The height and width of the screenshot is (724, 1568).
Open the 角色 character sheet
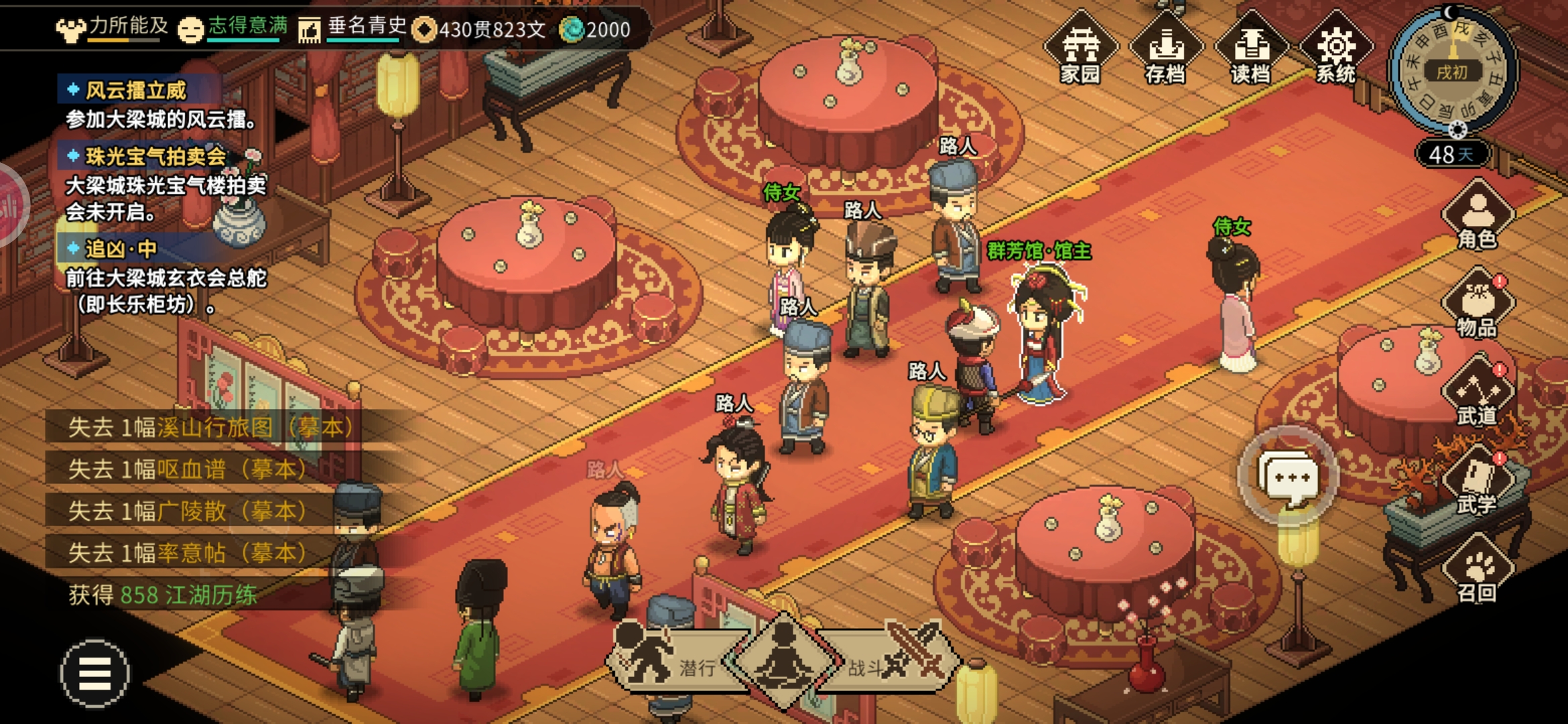click(1477, 216)
